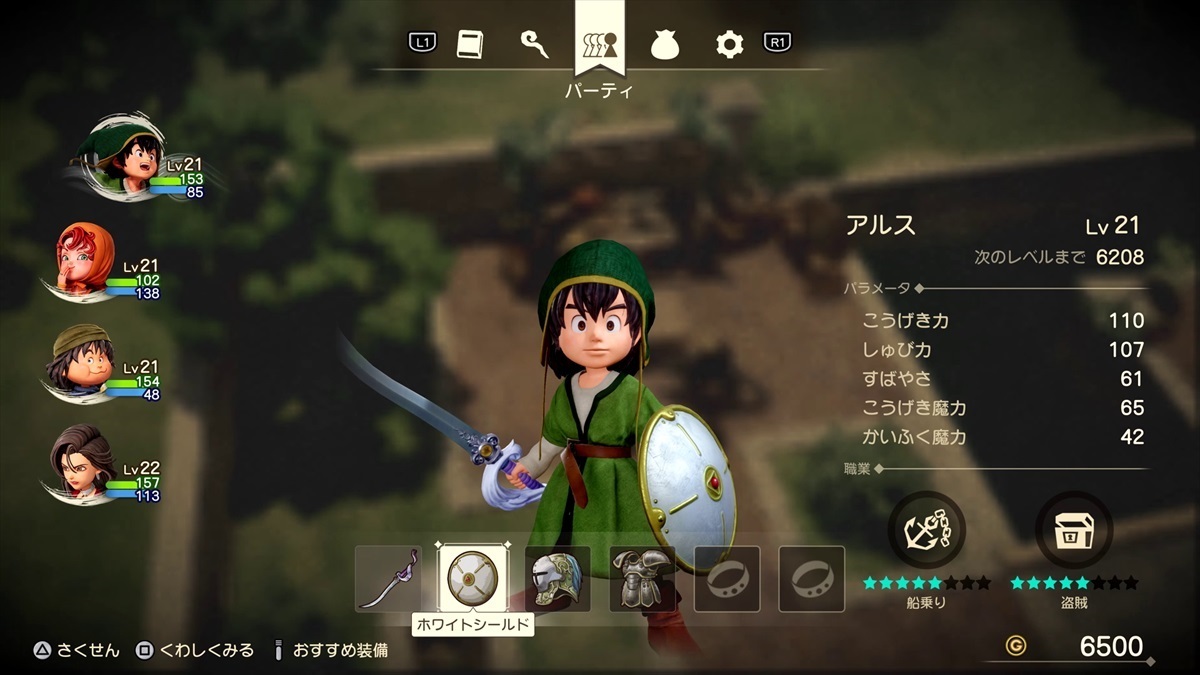Select the party member with green cap
The image size is (1200, 675).
point(83,359)
